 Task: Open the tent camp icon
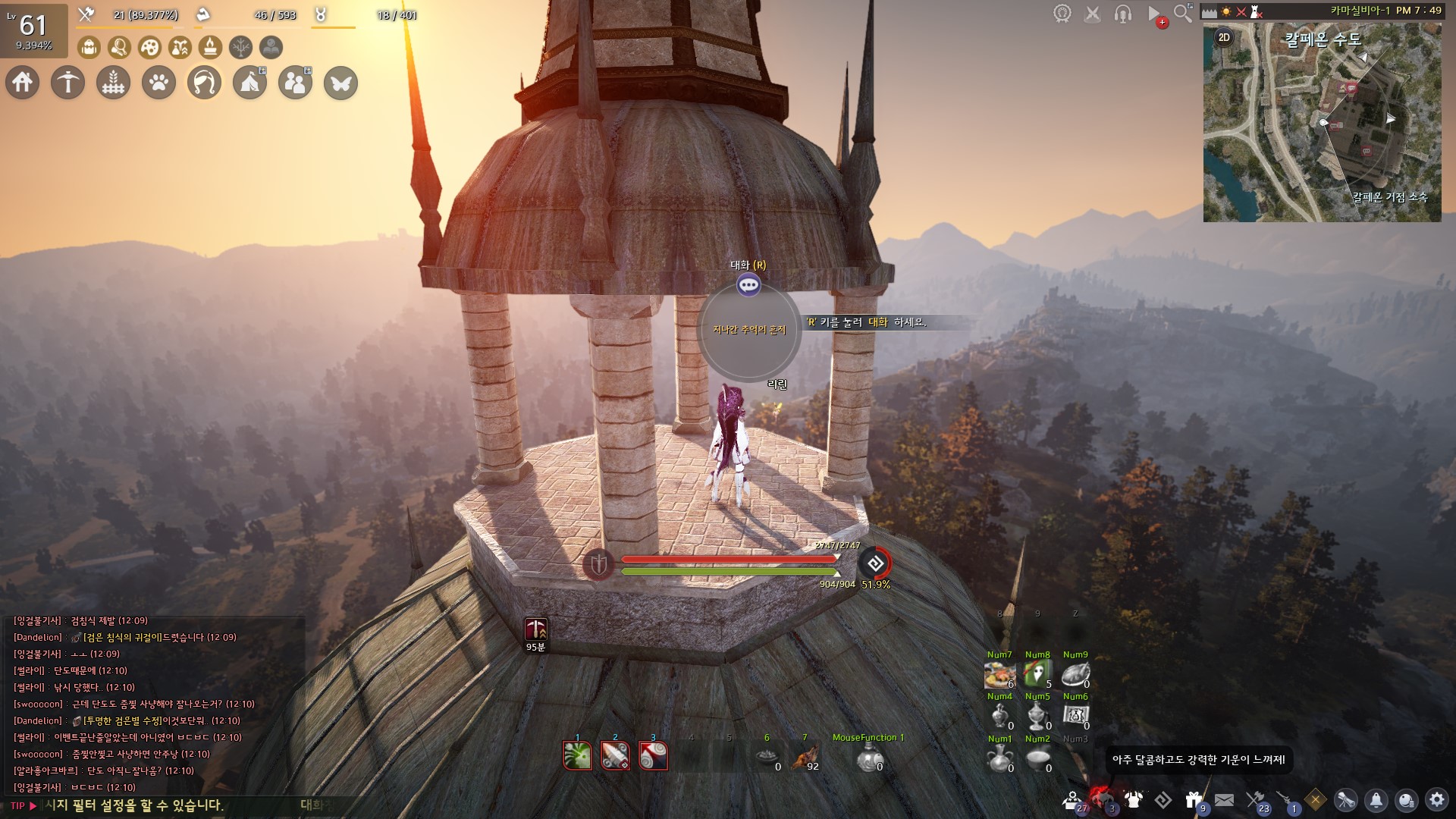coord(249,83)
